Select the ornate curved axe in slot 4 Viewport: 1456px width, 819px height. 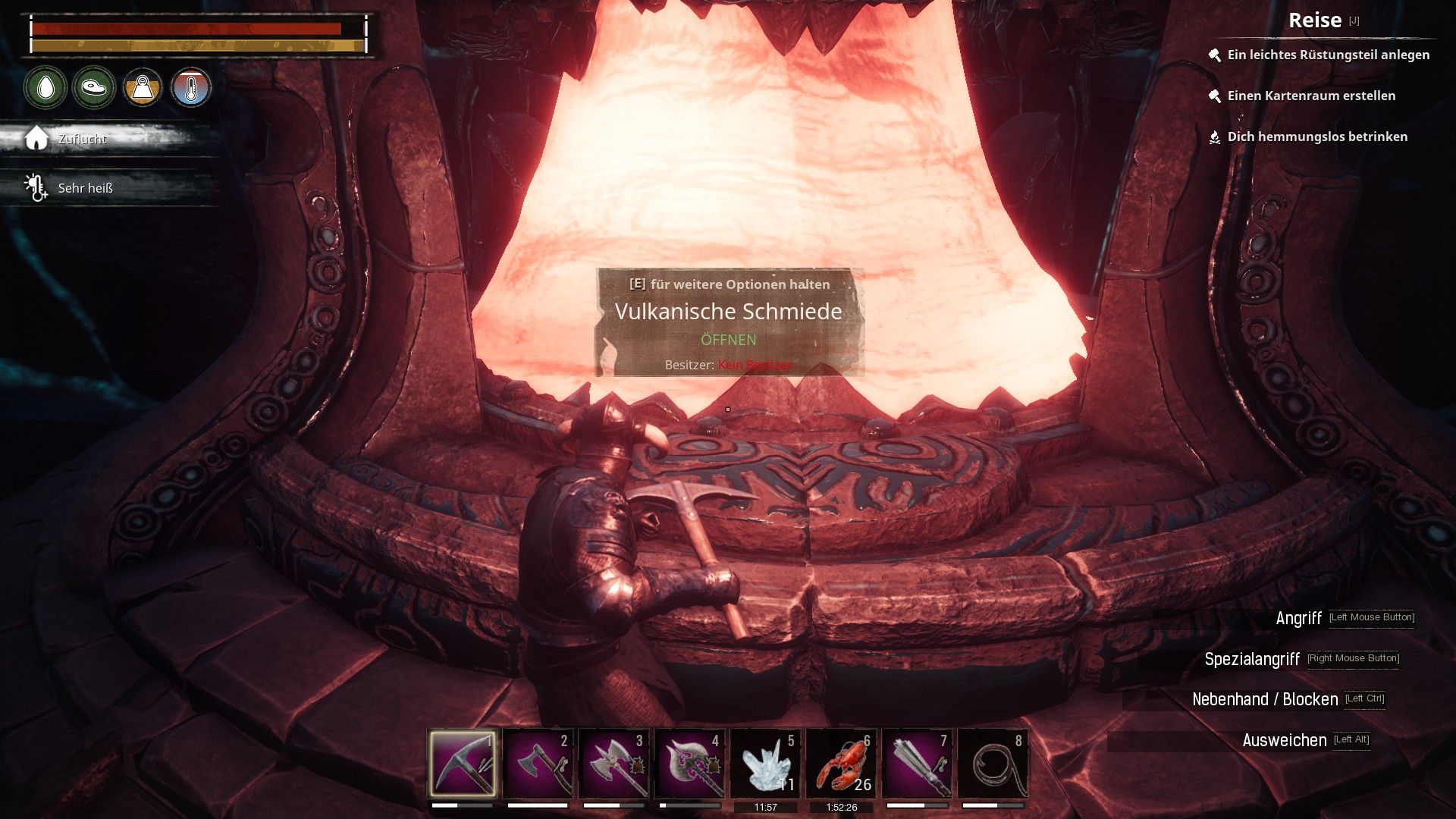click(x=689, y=763)
